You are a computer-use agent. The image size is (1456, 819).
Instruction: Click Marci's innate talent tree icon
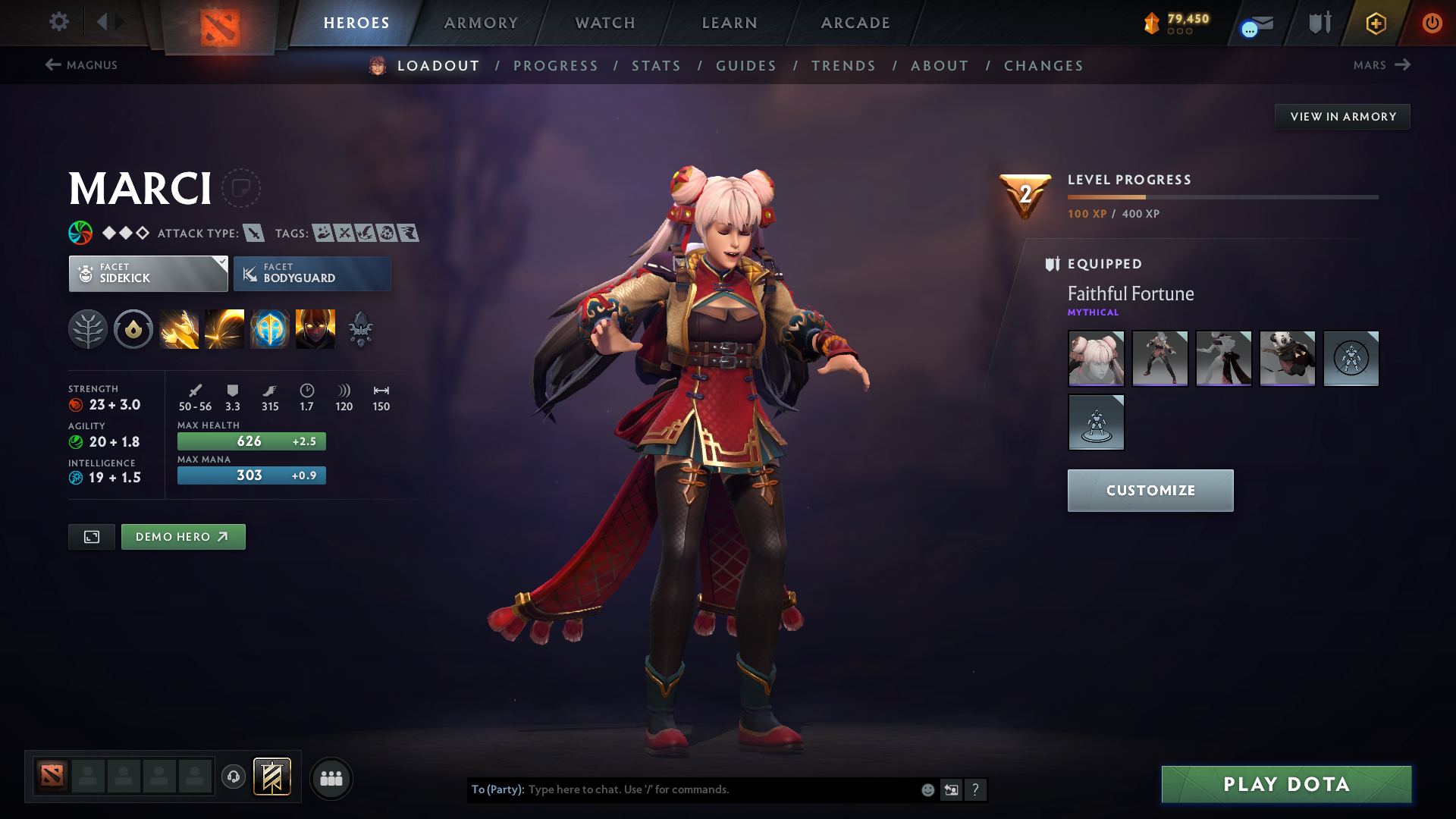tap(88, 328)
